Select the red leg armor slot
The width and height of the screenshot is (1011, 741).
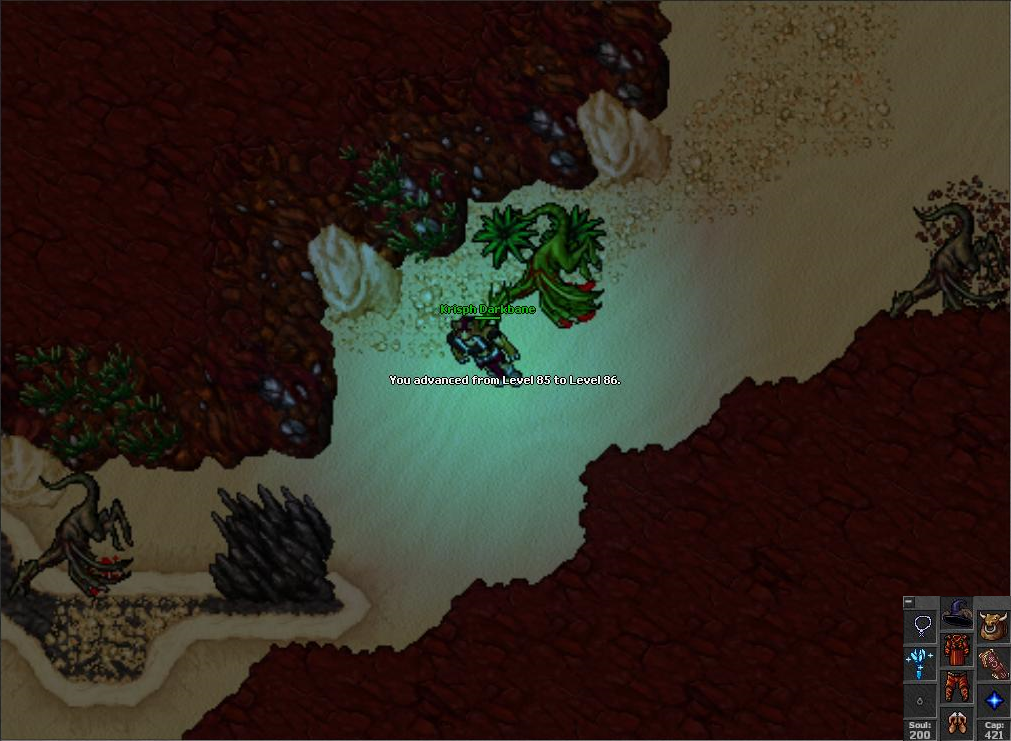[x=957, y=687]
